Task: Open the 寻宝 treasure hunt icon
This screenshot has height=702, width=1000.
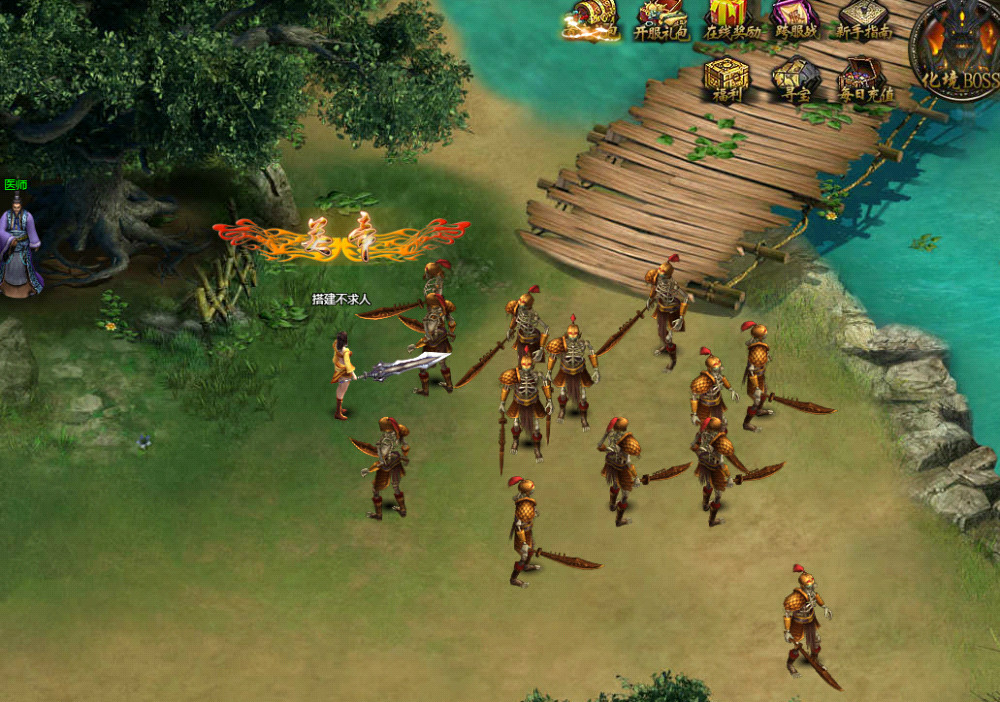Action: click(x=796, y=78)
